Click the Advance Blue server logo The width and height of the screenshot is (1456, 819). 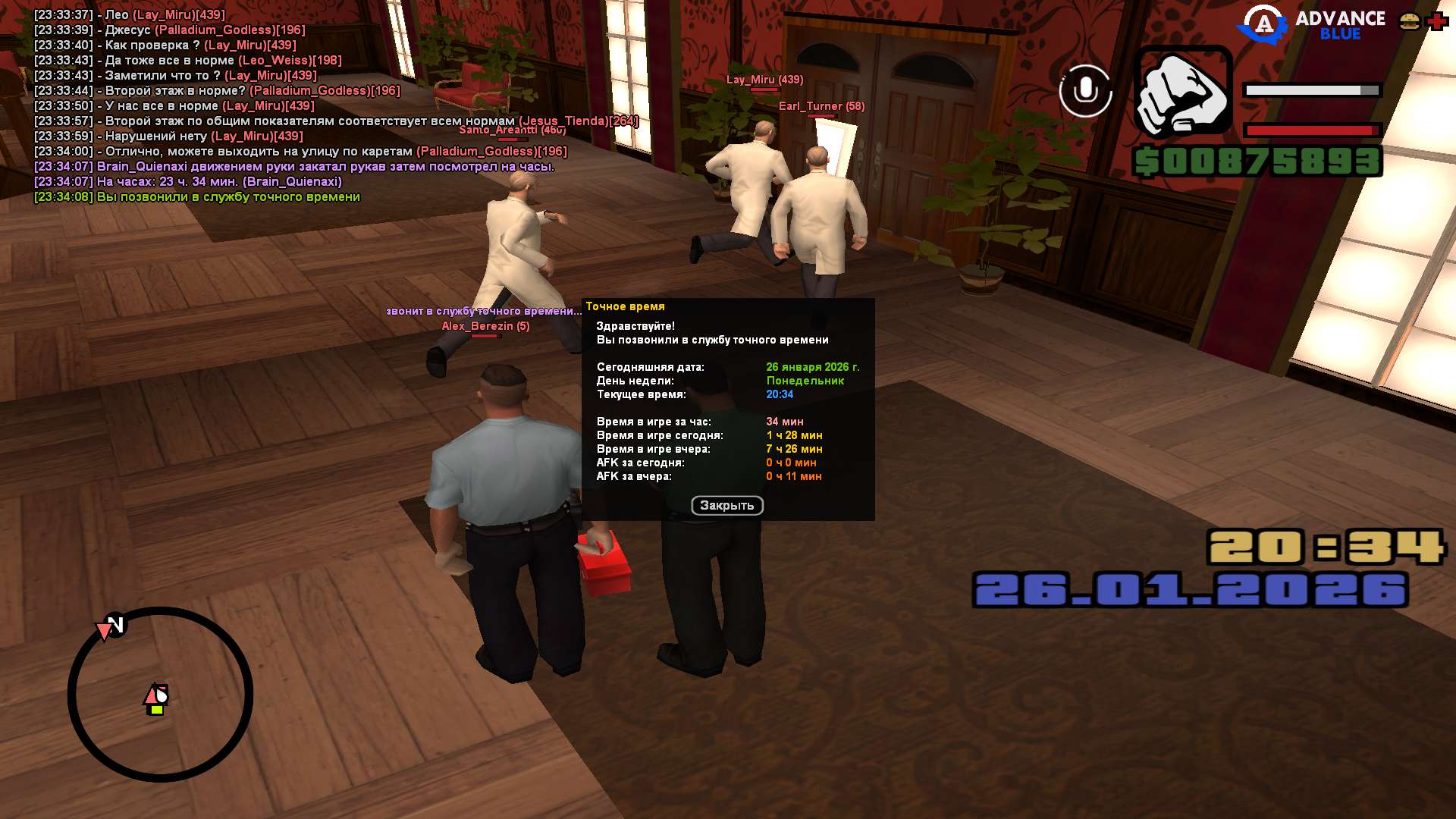[x=1311, y=25]
